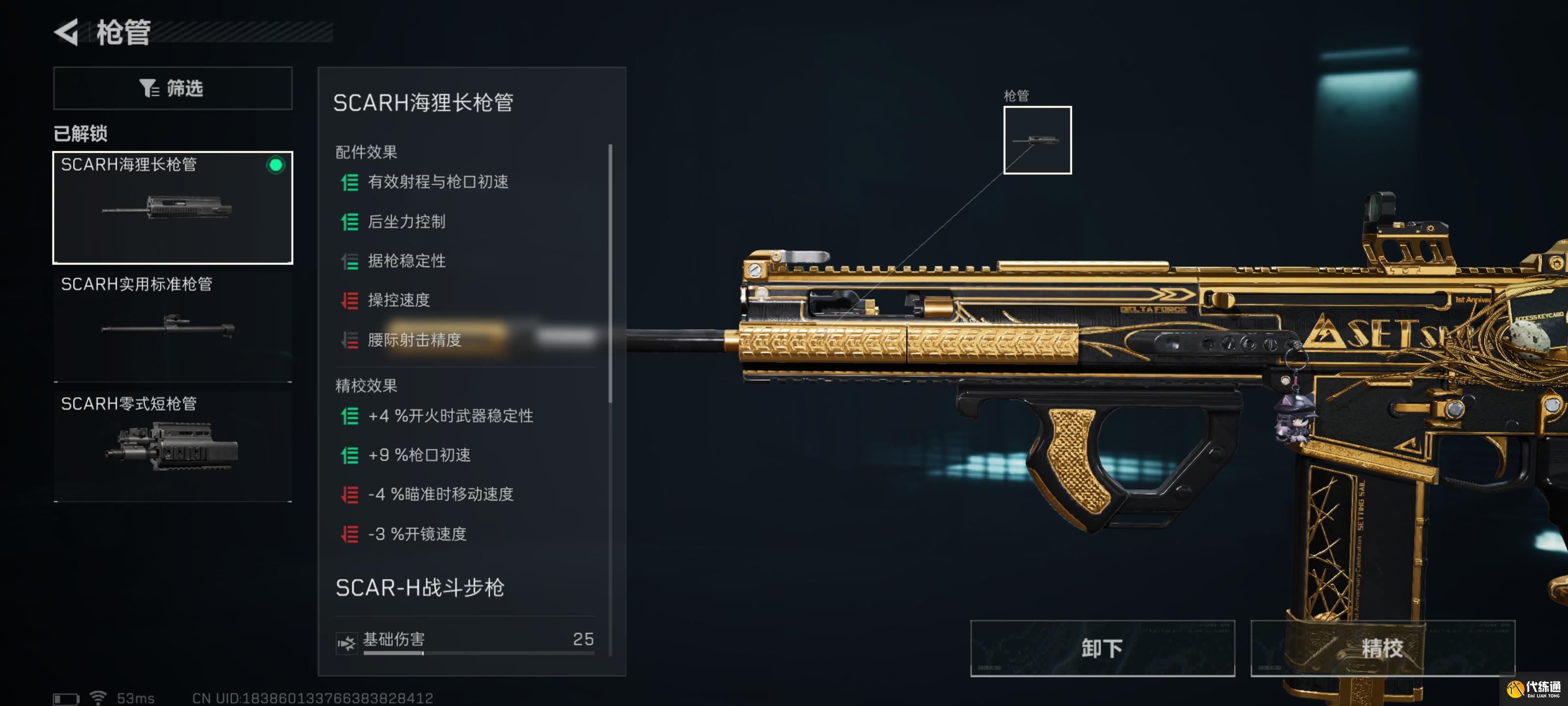Click the 精校 button to calibrate
Viewport: 1568px width, 706px height.
tap(1385, 649)
